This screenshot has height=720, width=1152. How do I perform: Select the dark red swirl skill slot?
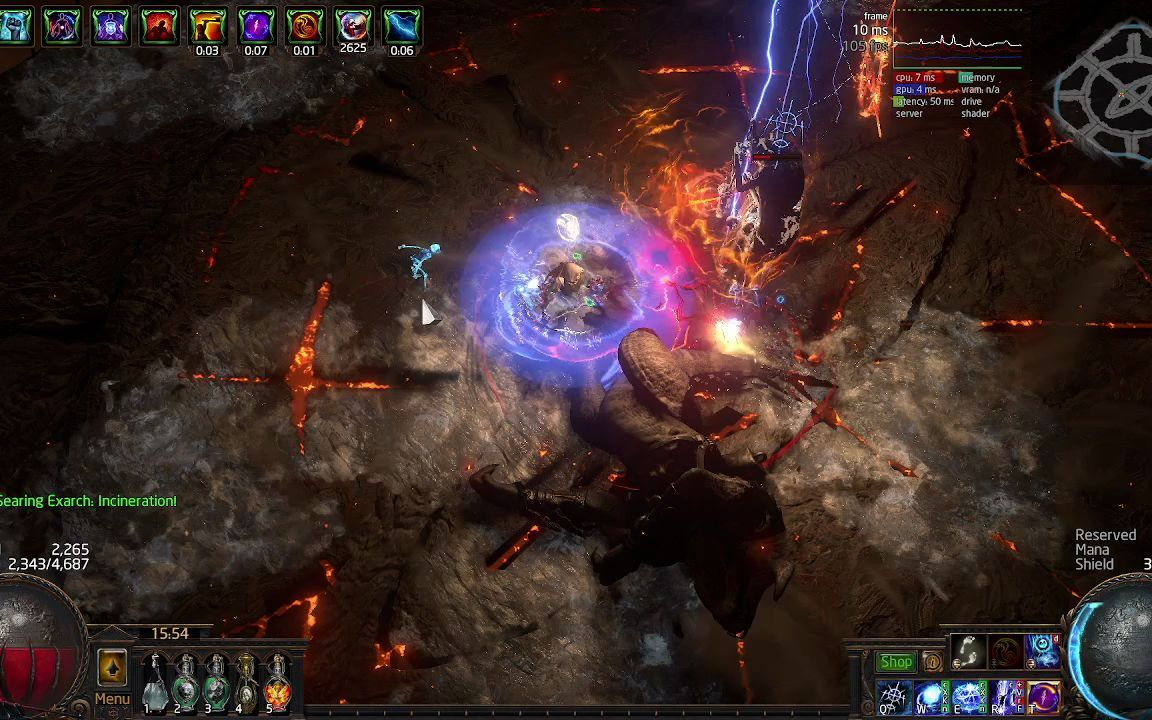click(x=1005, y=652)
